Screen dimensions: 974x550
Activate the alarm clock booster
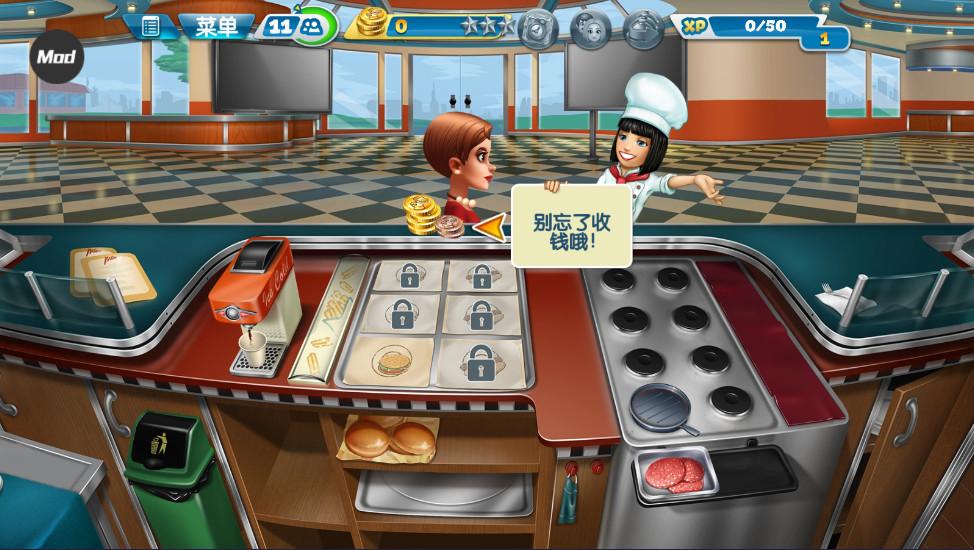(536, 27)
